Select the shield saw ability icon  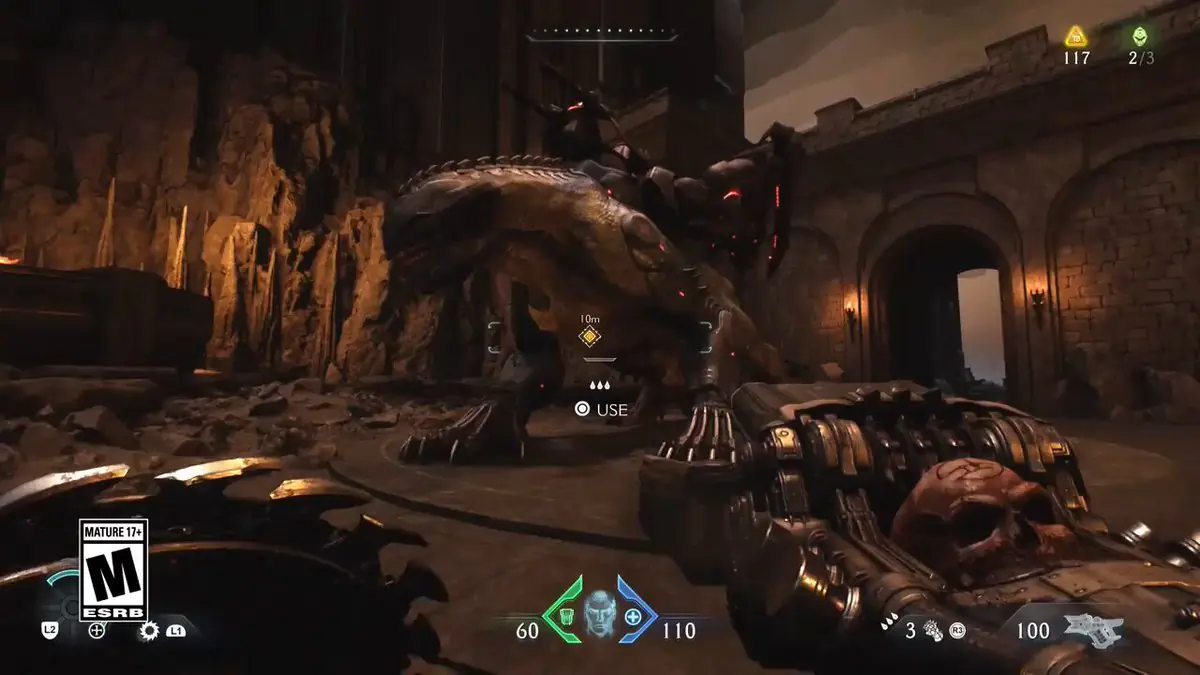[150, 630]
